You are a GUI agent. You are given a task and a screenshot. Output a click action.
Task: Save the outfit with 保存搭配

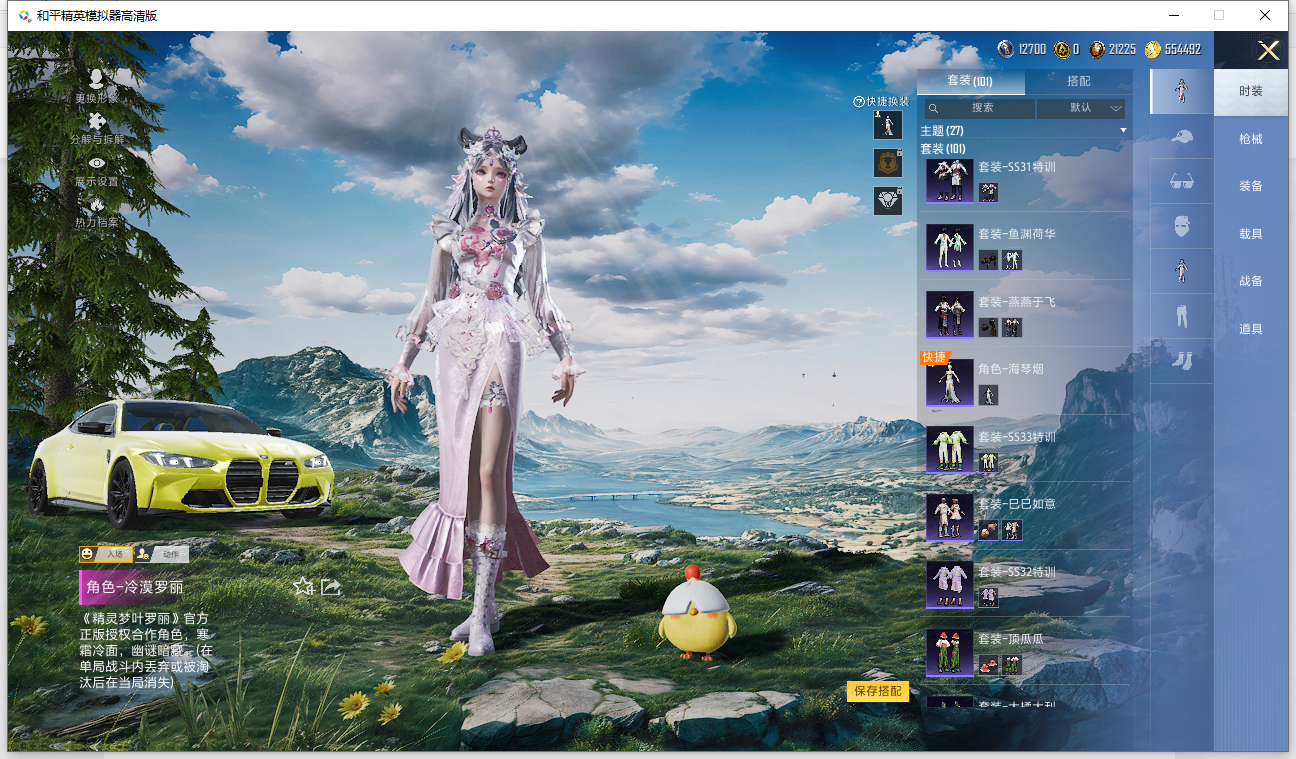click(877, 691)
